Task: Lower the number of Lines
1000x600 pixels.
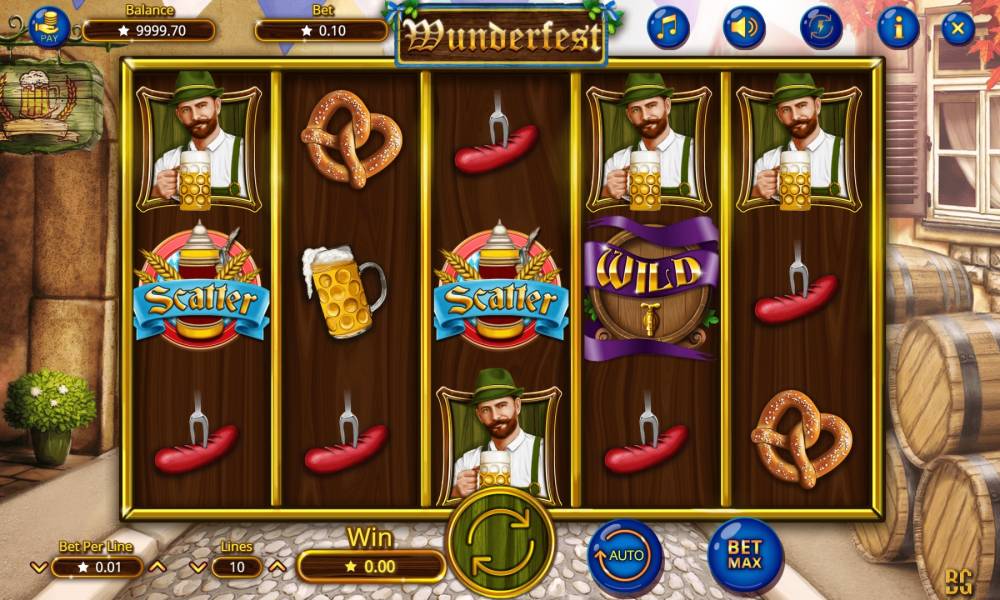Action: click(197, 567)
